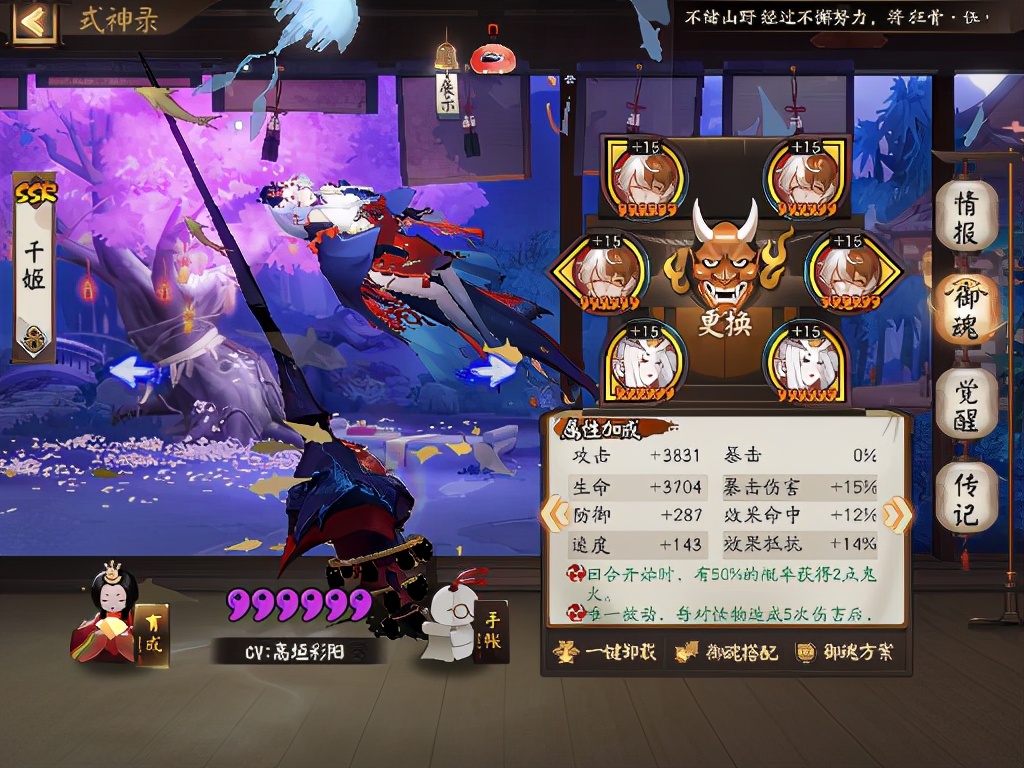1024x768 pixels.
Task: Show previous attribute page with orange left arrow
Action: click(553, 514)
